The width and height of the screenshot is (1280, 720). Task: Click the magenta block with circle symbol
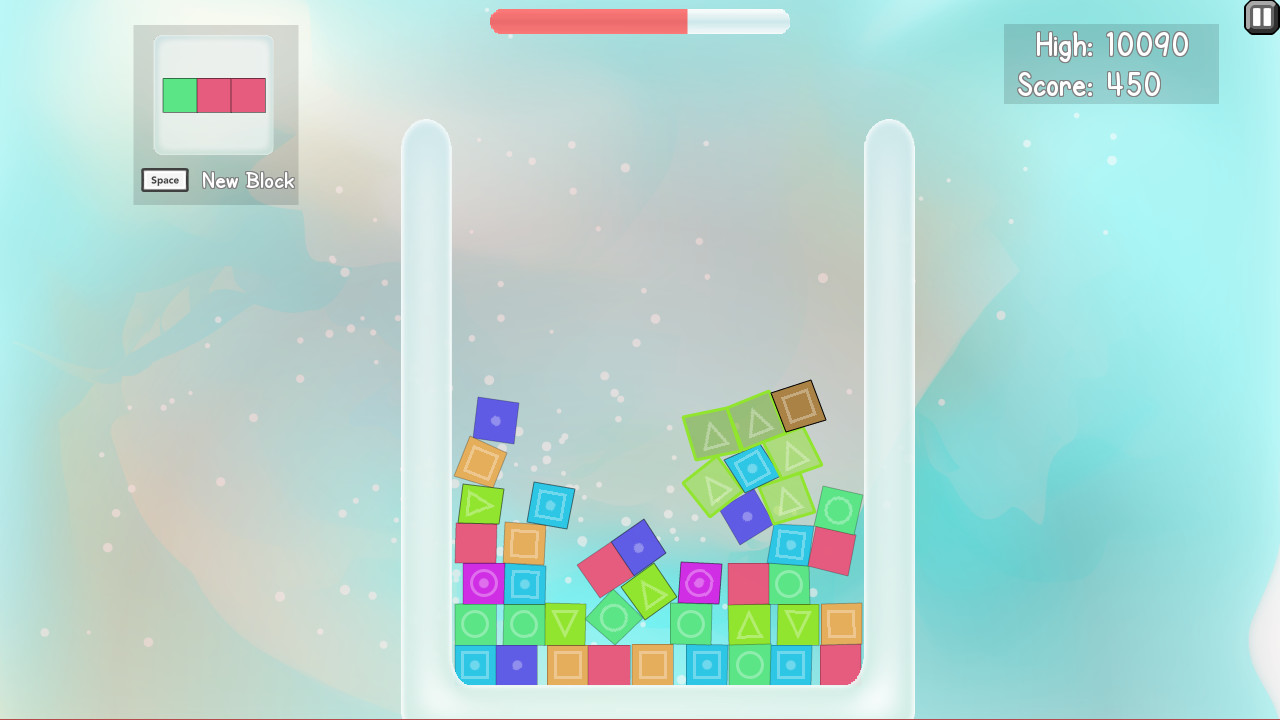(x=698, y=583)
